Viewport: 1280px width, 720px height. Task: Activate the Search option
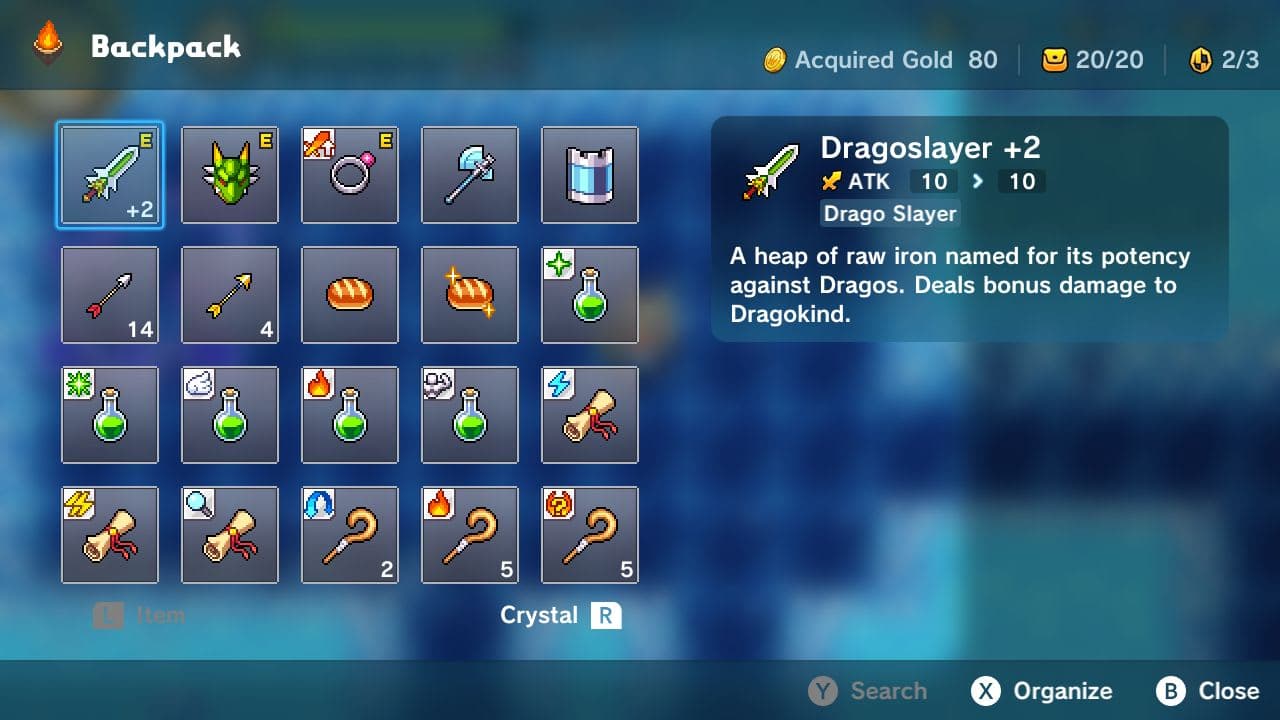[869, 690]
